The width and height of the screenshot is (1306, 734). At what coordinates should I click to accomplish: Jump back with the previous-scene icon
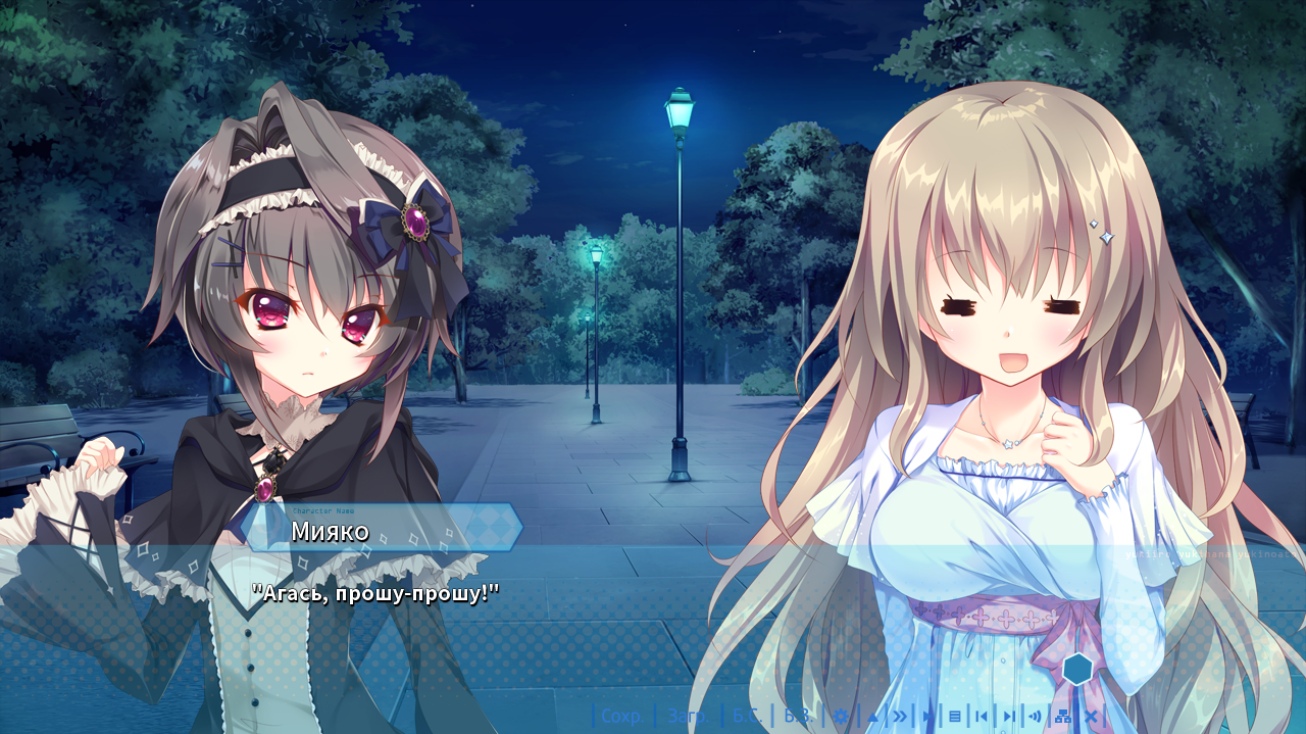pyautogui.click(x=982, y=716)
